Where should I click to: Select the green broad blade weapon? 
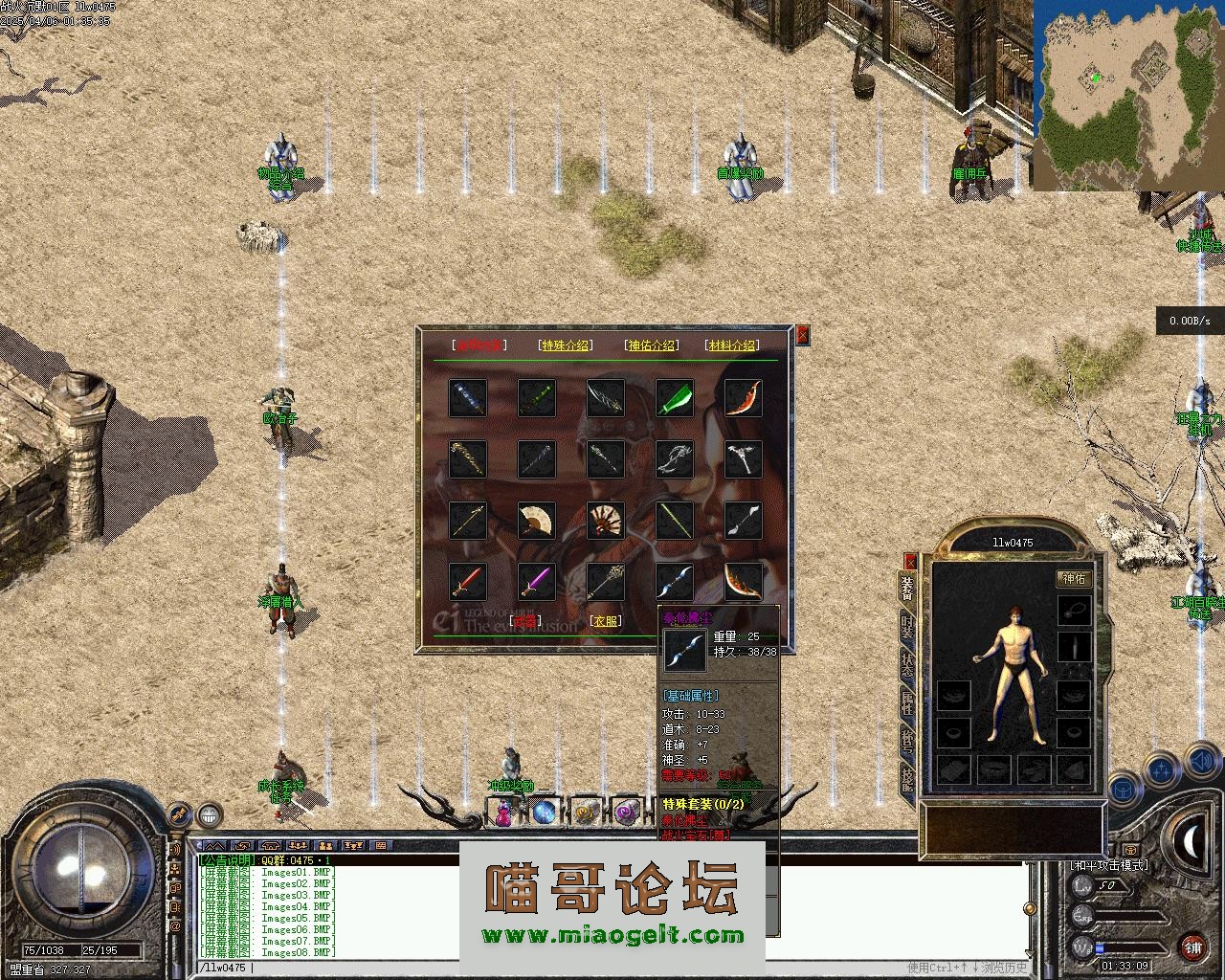(675, 398)
